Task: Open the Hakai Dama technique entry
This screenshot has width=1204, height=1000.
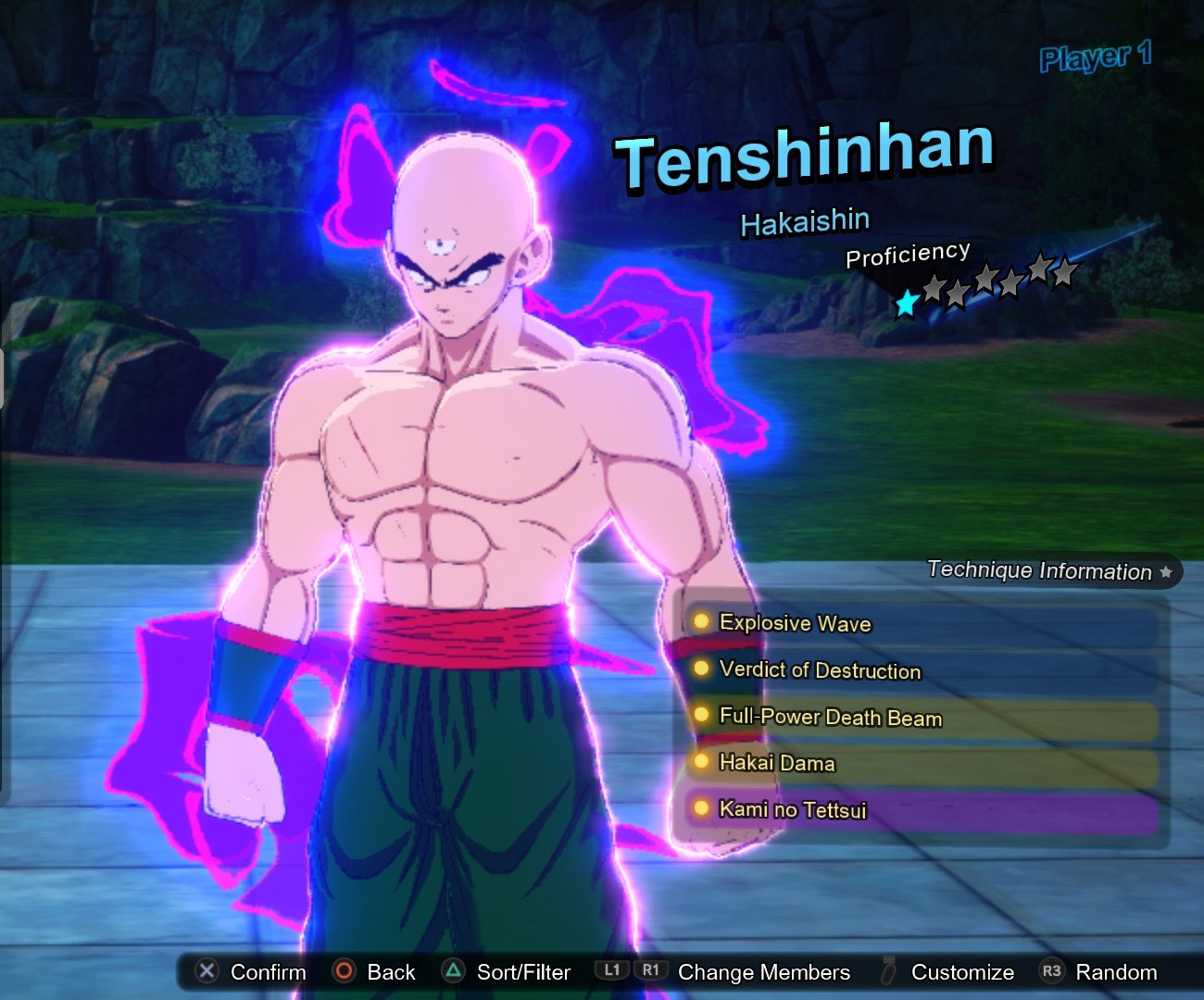Action: pos(778,763)
